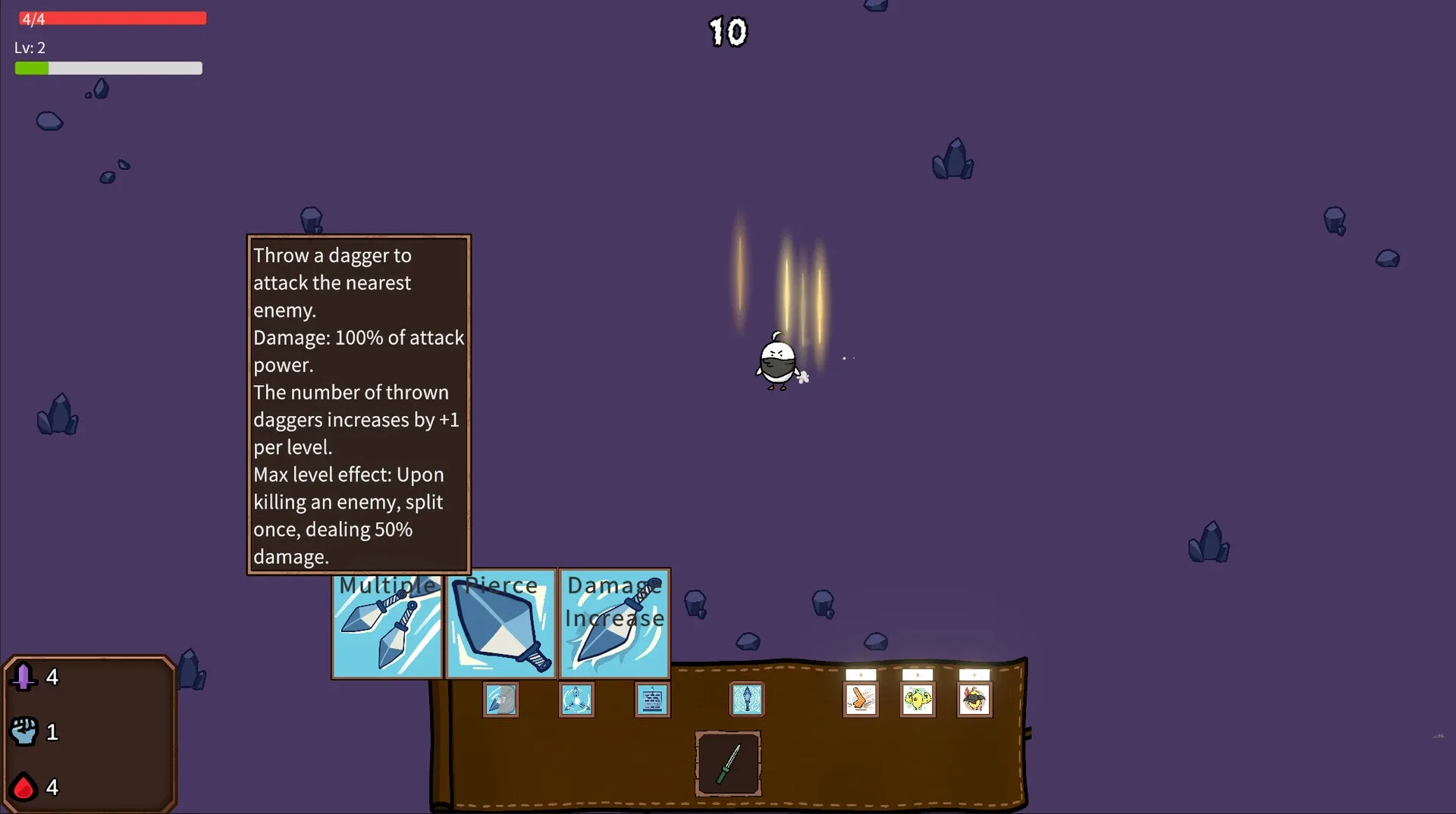Select the yellow flexing chick card icon
Viewport: 1456px width, 814px height.
(x=917, y=700)
